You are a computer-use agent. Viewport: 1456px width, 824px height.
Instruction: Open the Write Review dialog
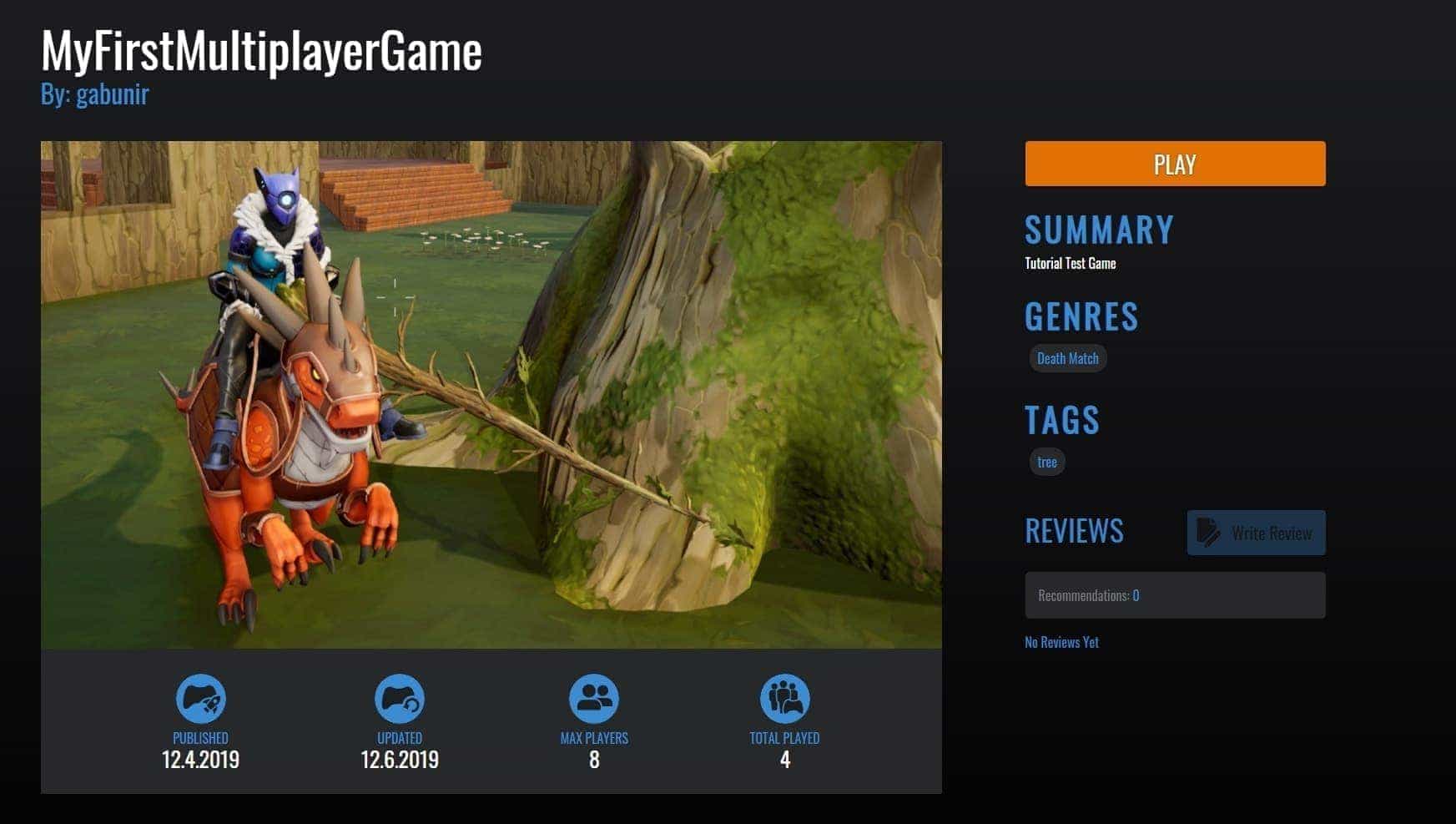[x=1256, y=532]
